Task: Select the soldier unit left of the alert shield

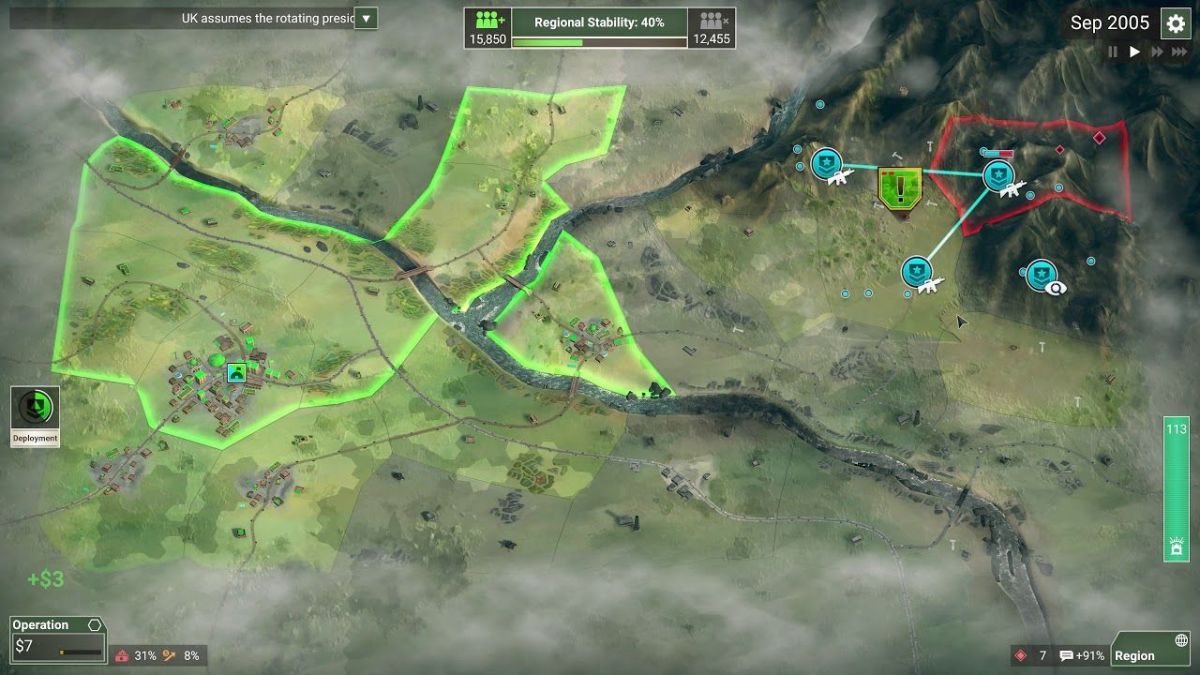Action: [x=827, y=163]
